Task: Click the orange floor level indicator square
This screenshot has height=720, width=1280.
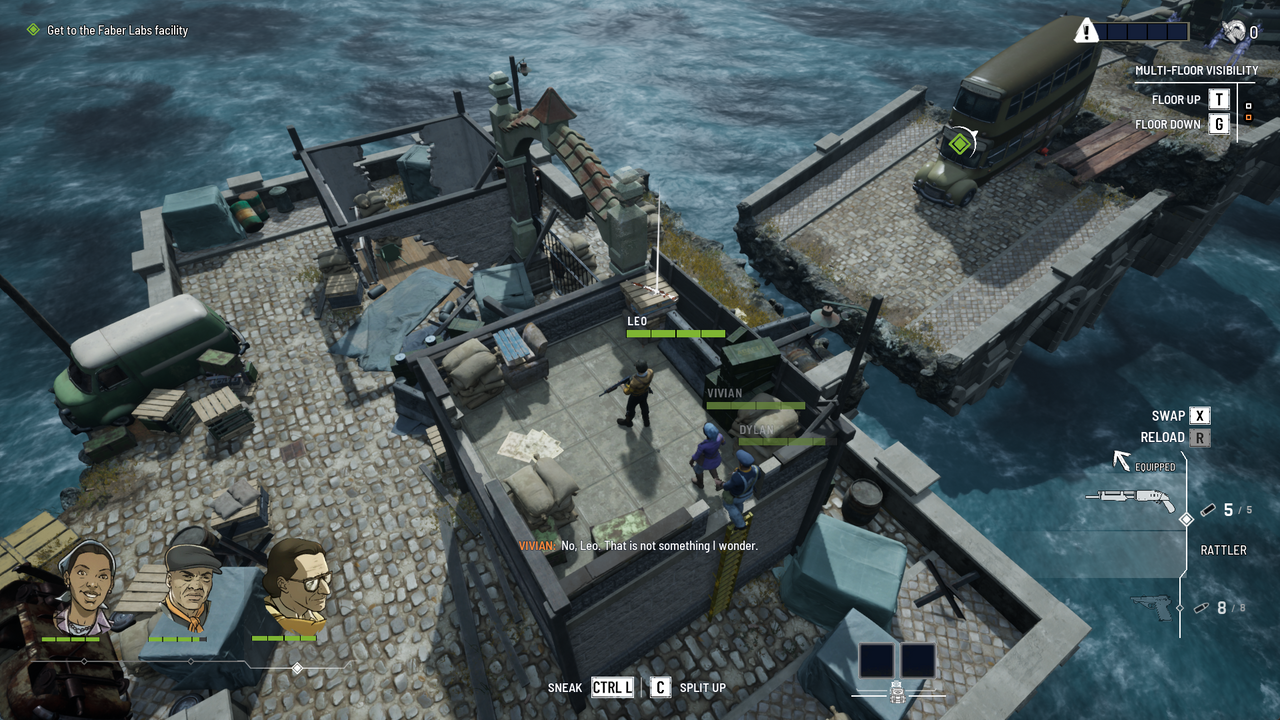Action: [x=1249, y=117]
